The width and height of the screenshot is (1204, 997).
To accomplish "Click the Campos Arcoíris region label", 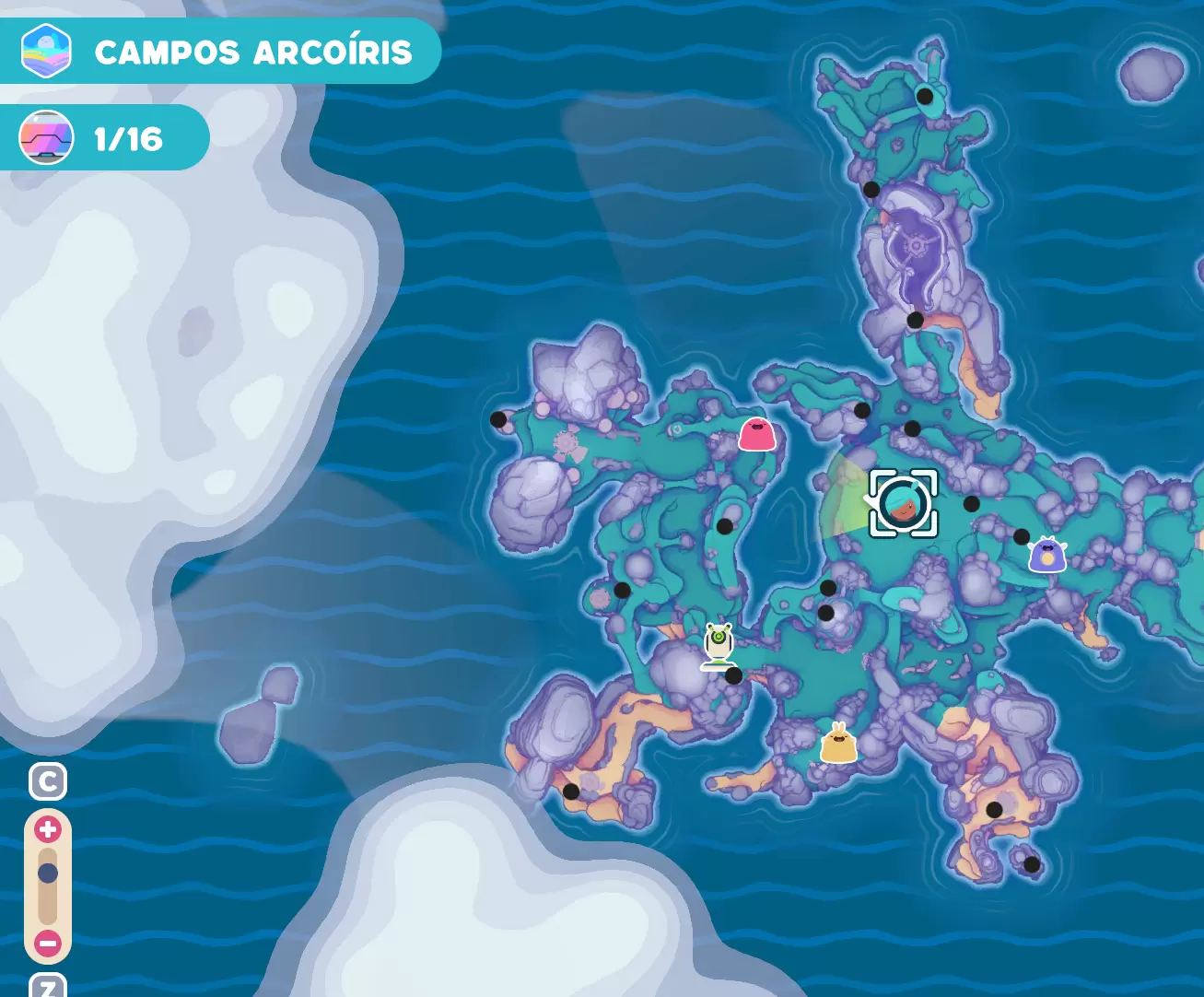I will click(253, 53).
